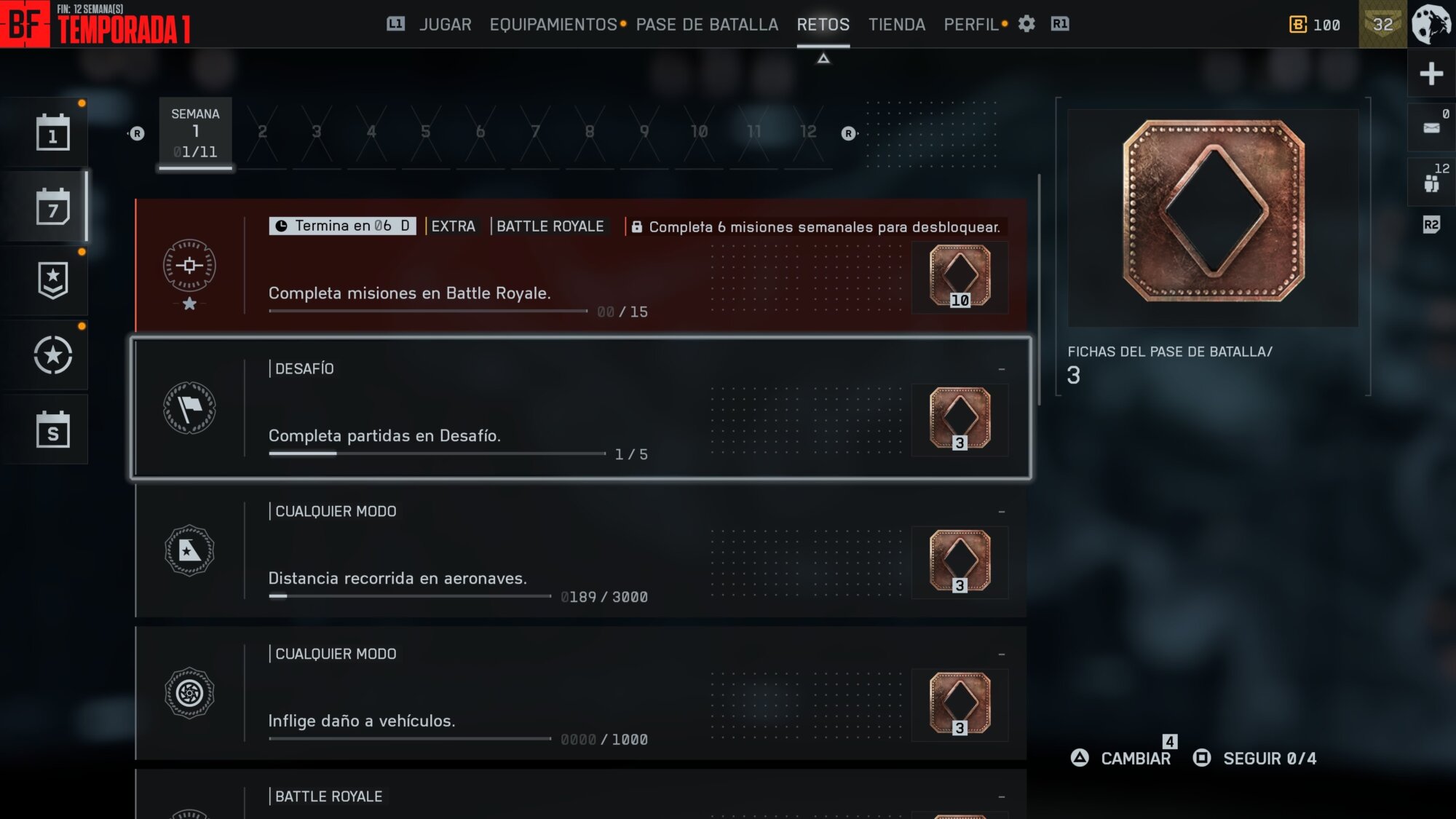This screenshot has height=819, width=1456.
Task: Choose the Battle Royale extra mission row
Action: pos(580,266)
